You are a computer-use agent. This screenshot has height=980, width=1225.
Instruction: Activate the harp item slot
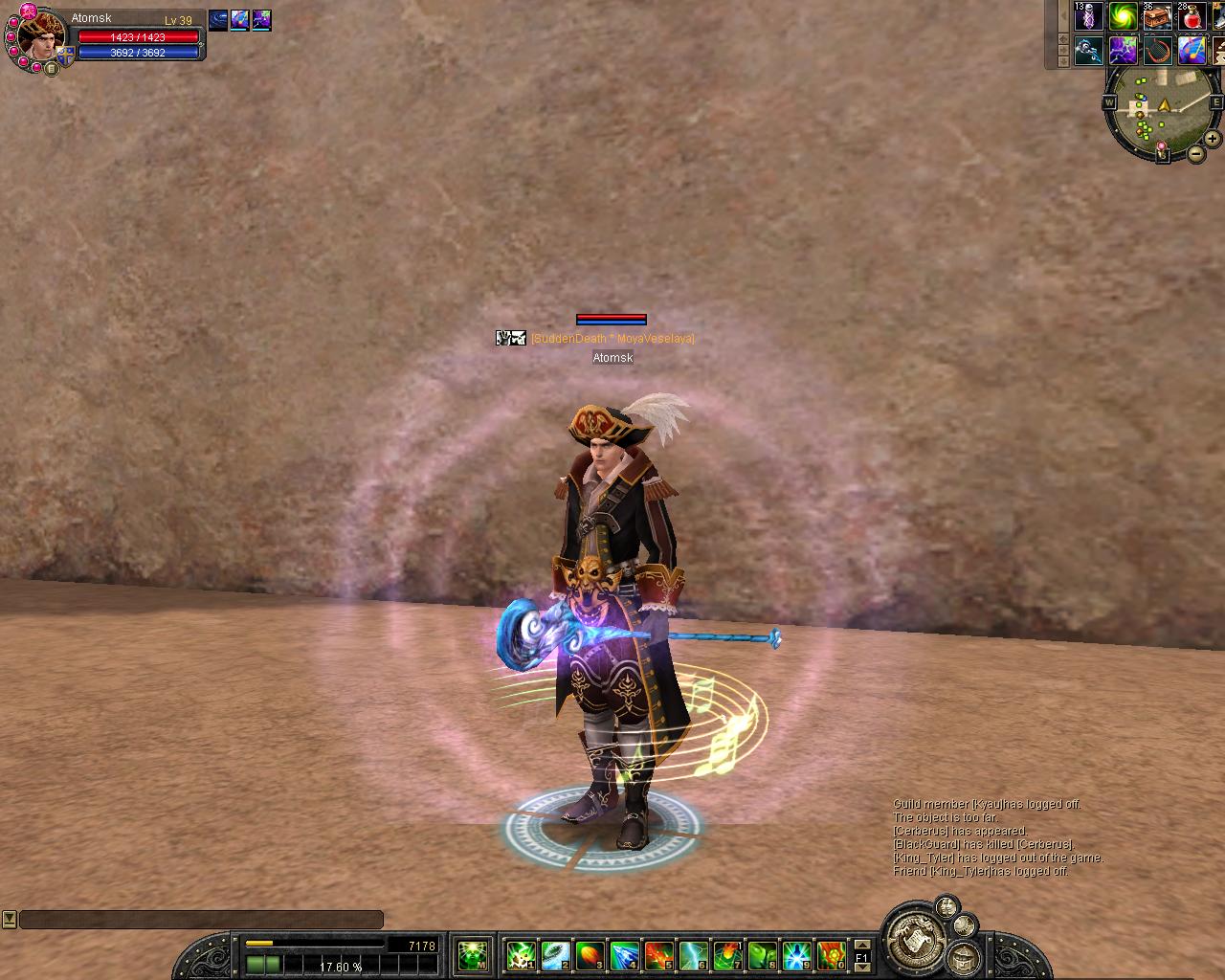click(1157, 50)
